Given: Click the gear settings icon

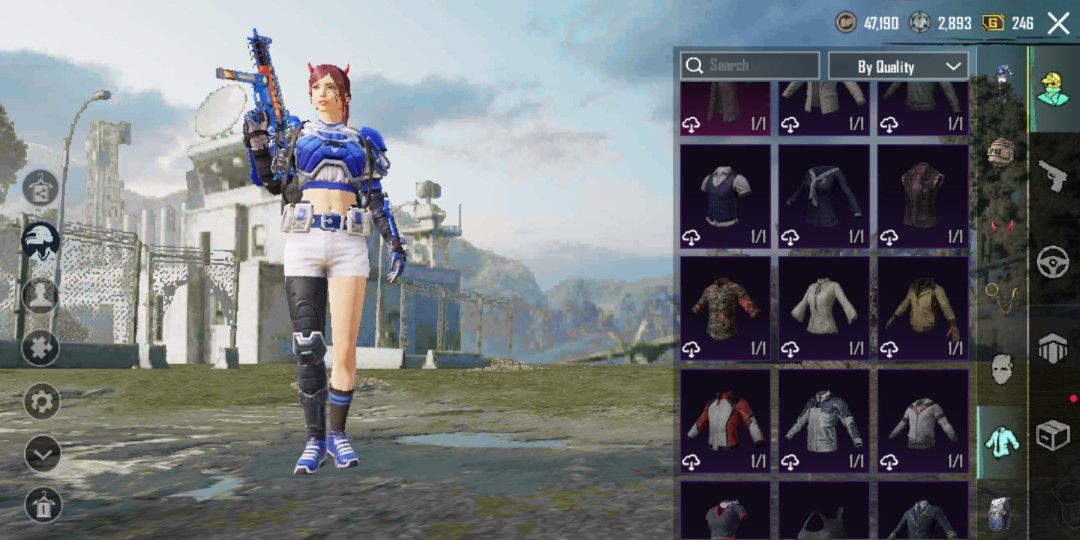Looking at the screenshot, I should tap(42, 402).
